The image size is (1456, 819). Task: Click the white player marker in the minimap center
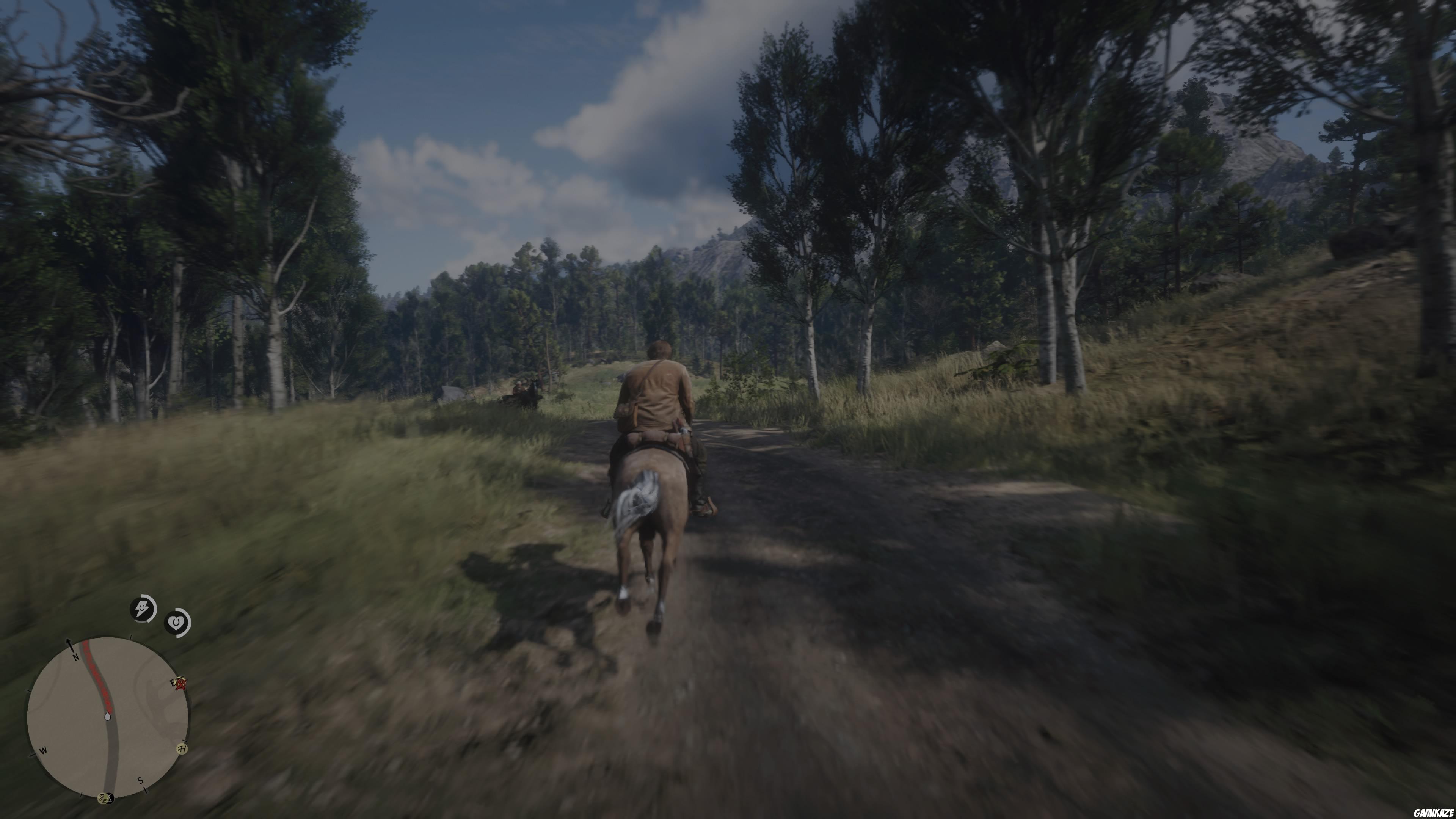[107, 716]
